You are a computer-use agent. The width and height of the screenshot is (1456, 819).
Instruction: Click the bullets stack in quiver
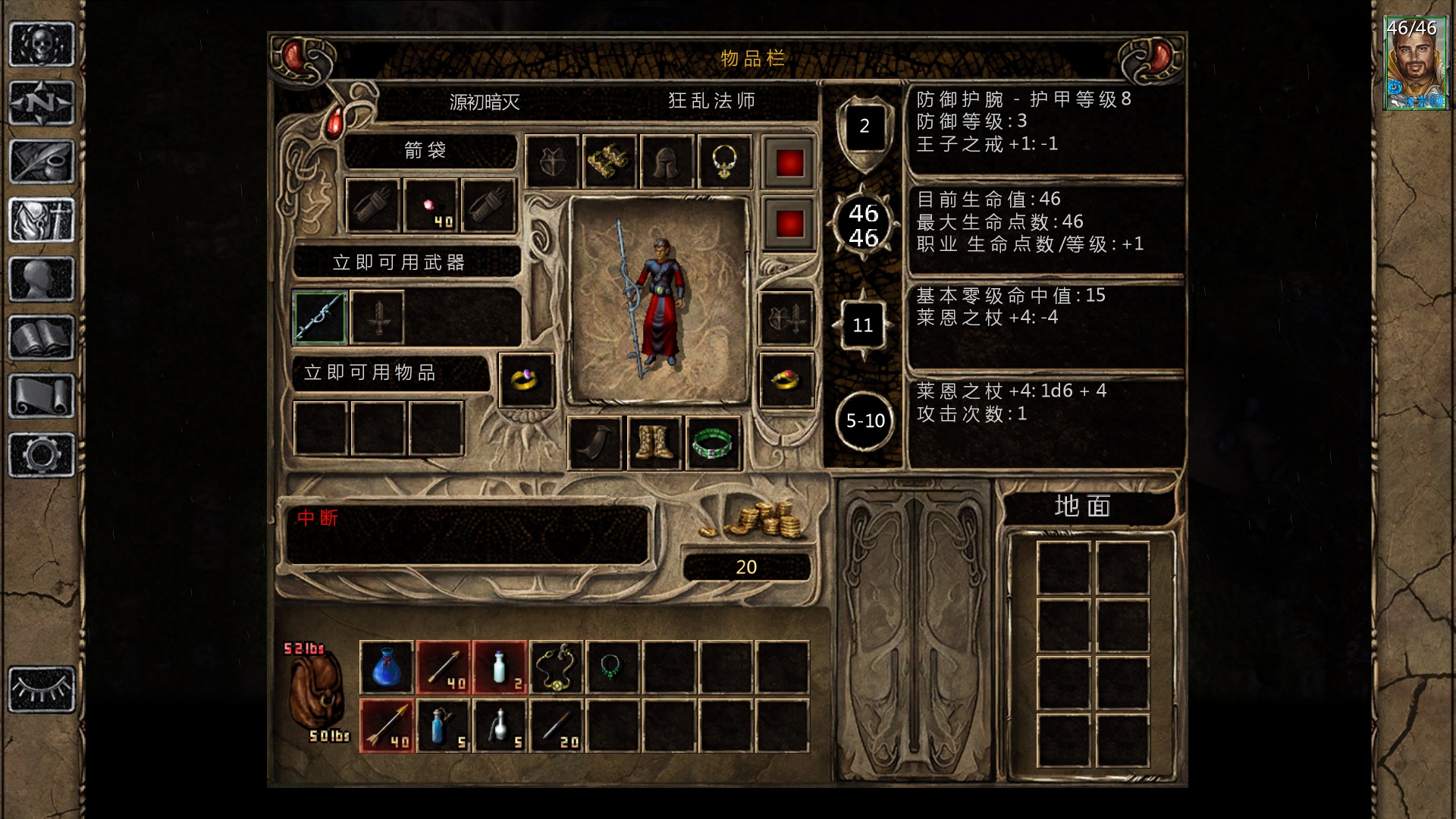(431, 206)
